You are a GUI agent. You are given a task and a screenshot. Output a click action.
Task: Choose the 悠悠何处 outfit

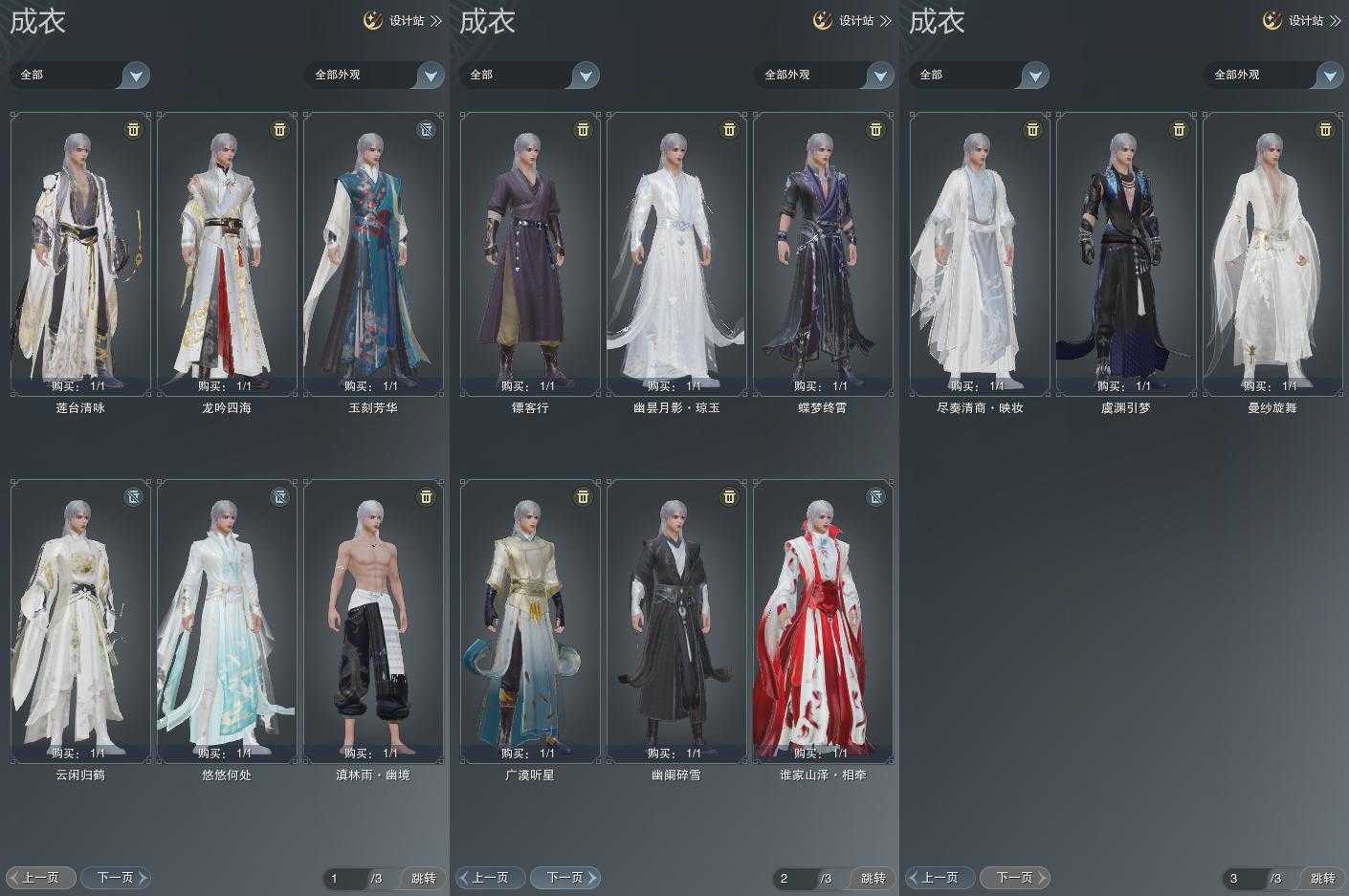[227, 621]
